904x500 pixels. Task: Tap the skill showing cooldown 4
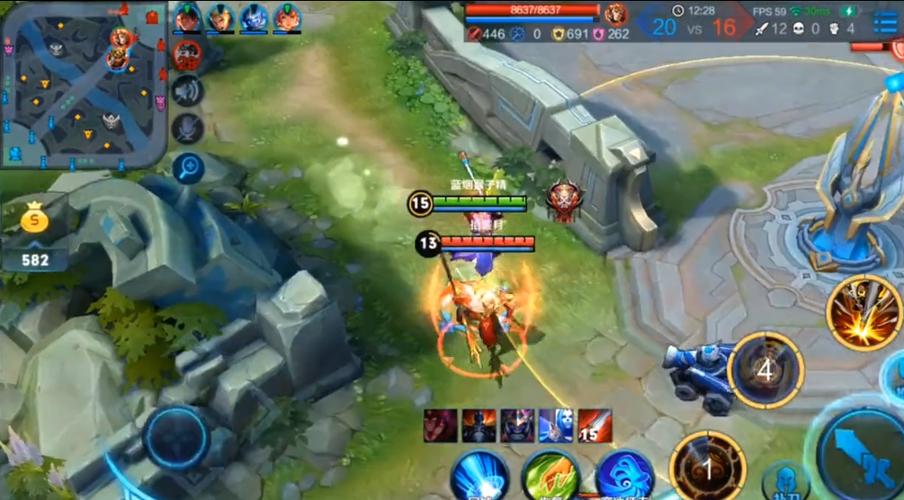pyautogui.click(x=766, y=370)
